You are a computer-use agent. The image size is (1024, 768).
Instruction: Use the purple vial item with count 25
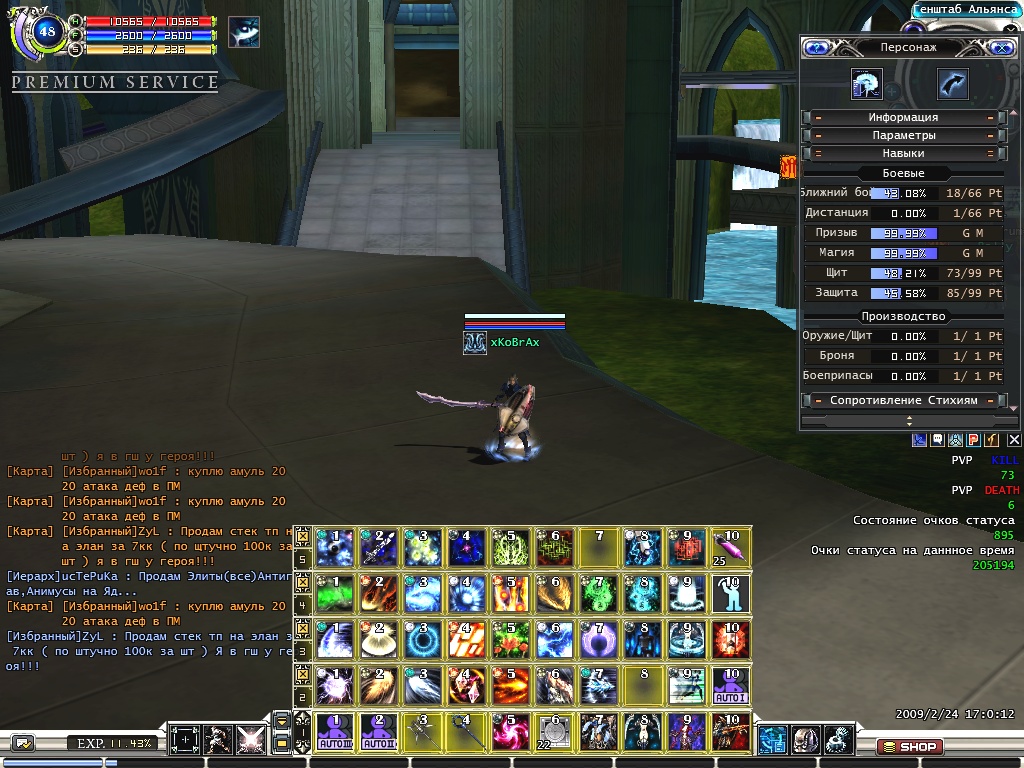click(730, 547)
